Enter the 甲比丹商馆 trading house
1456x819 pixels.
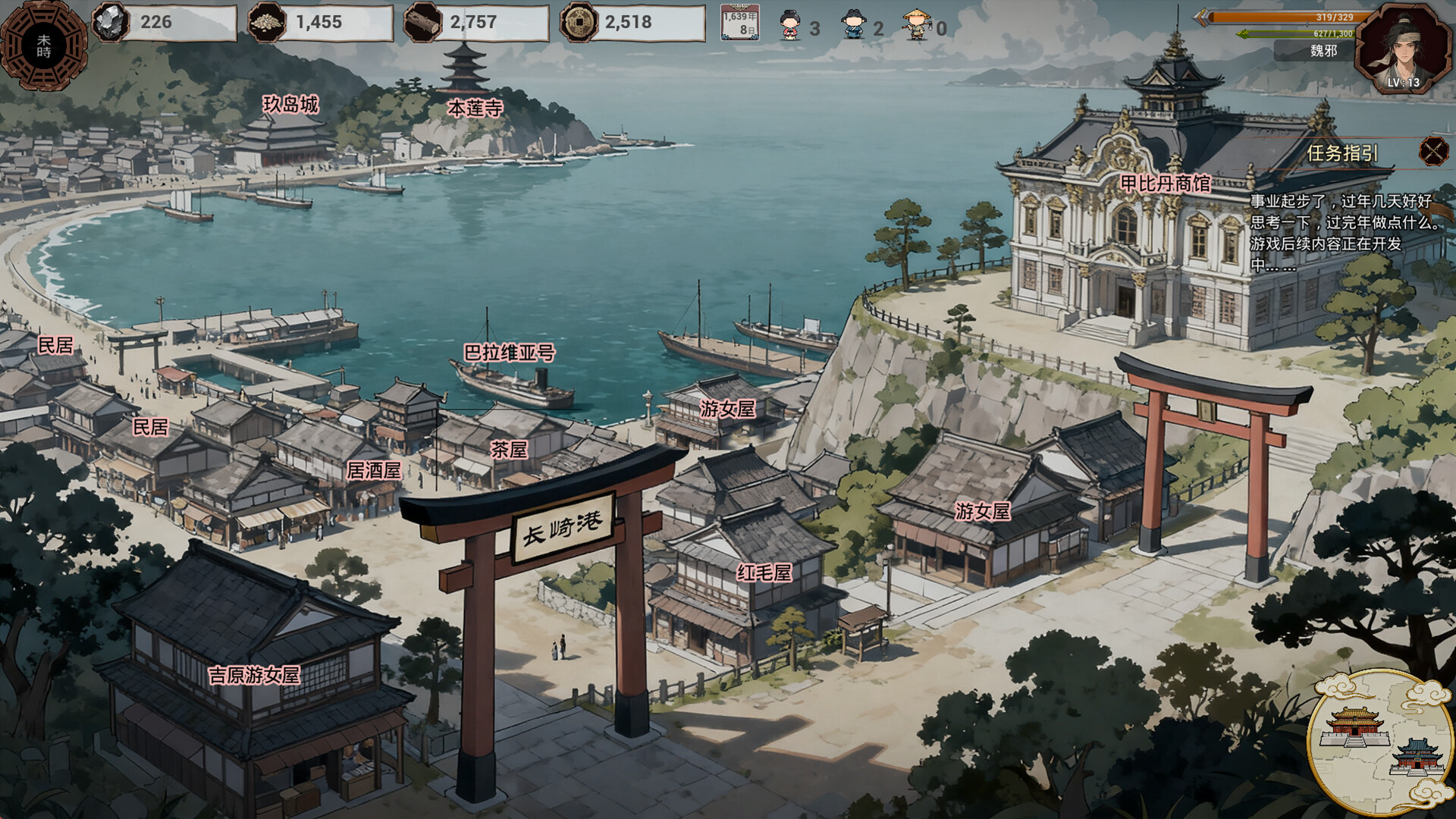pos(1165,184)
